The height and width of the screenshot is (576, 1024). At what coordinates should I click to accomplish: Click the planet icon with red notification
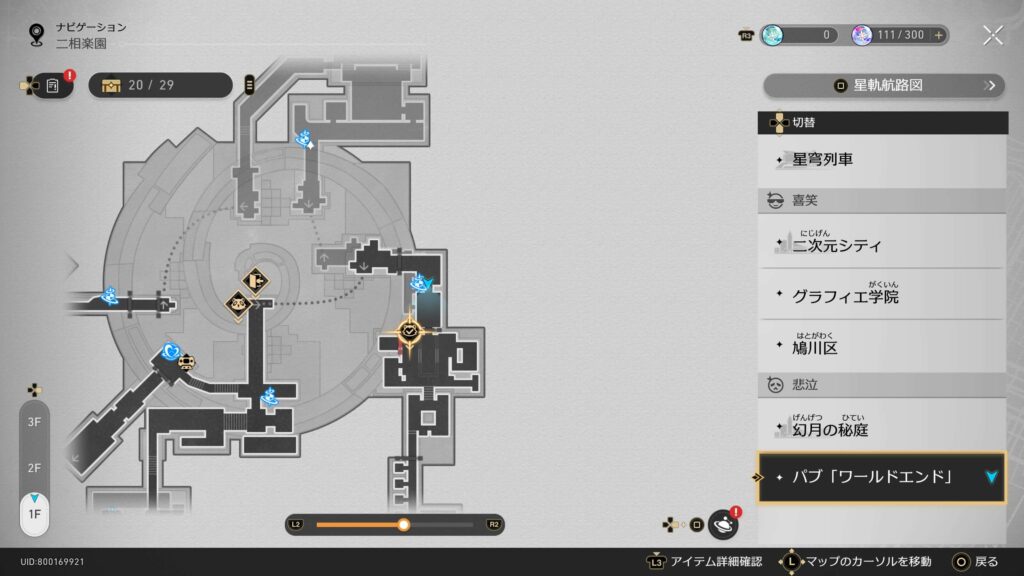[x=723, y=523]
